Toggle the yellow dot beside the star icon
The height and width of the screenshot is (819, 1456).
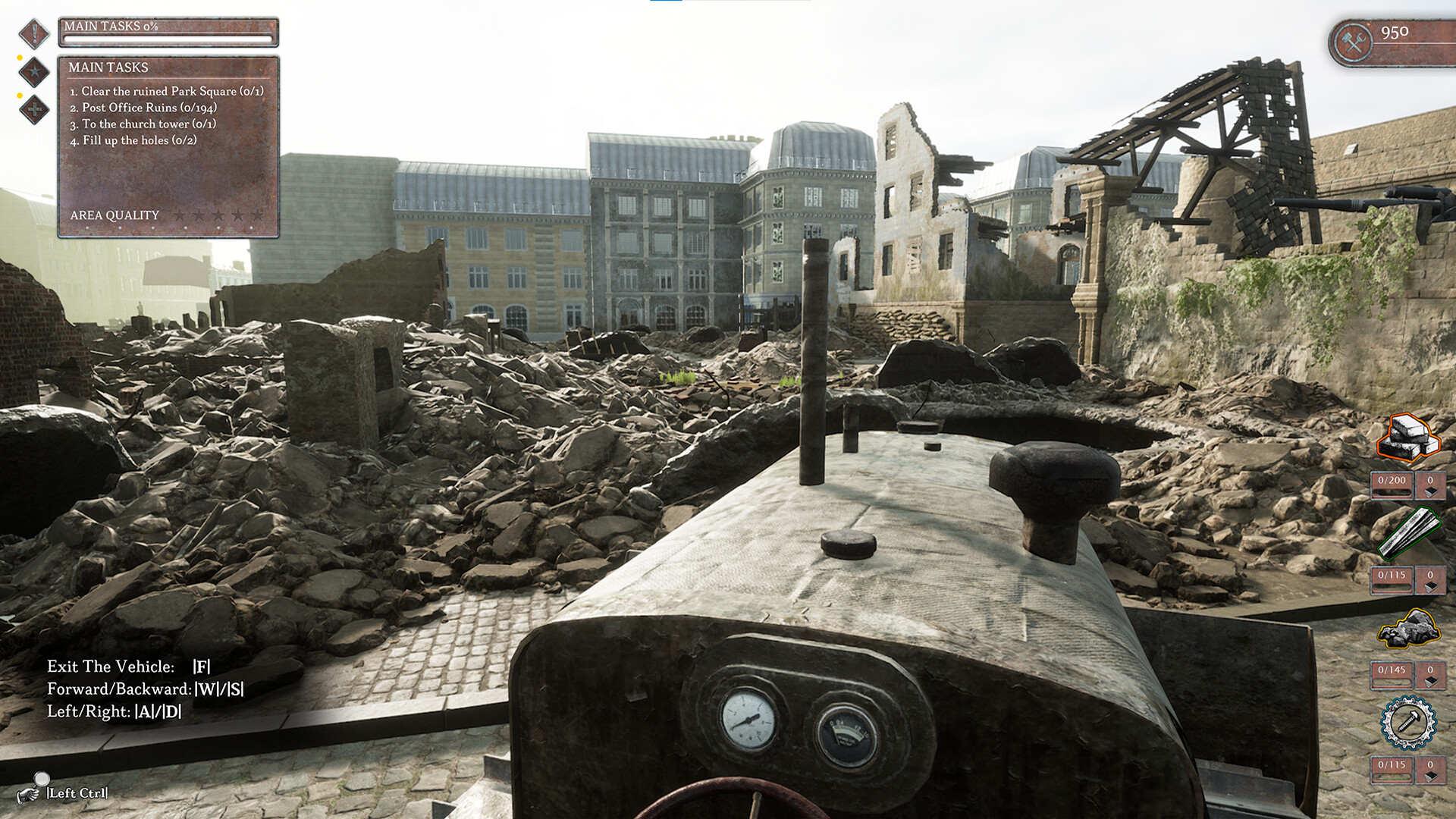20,57
